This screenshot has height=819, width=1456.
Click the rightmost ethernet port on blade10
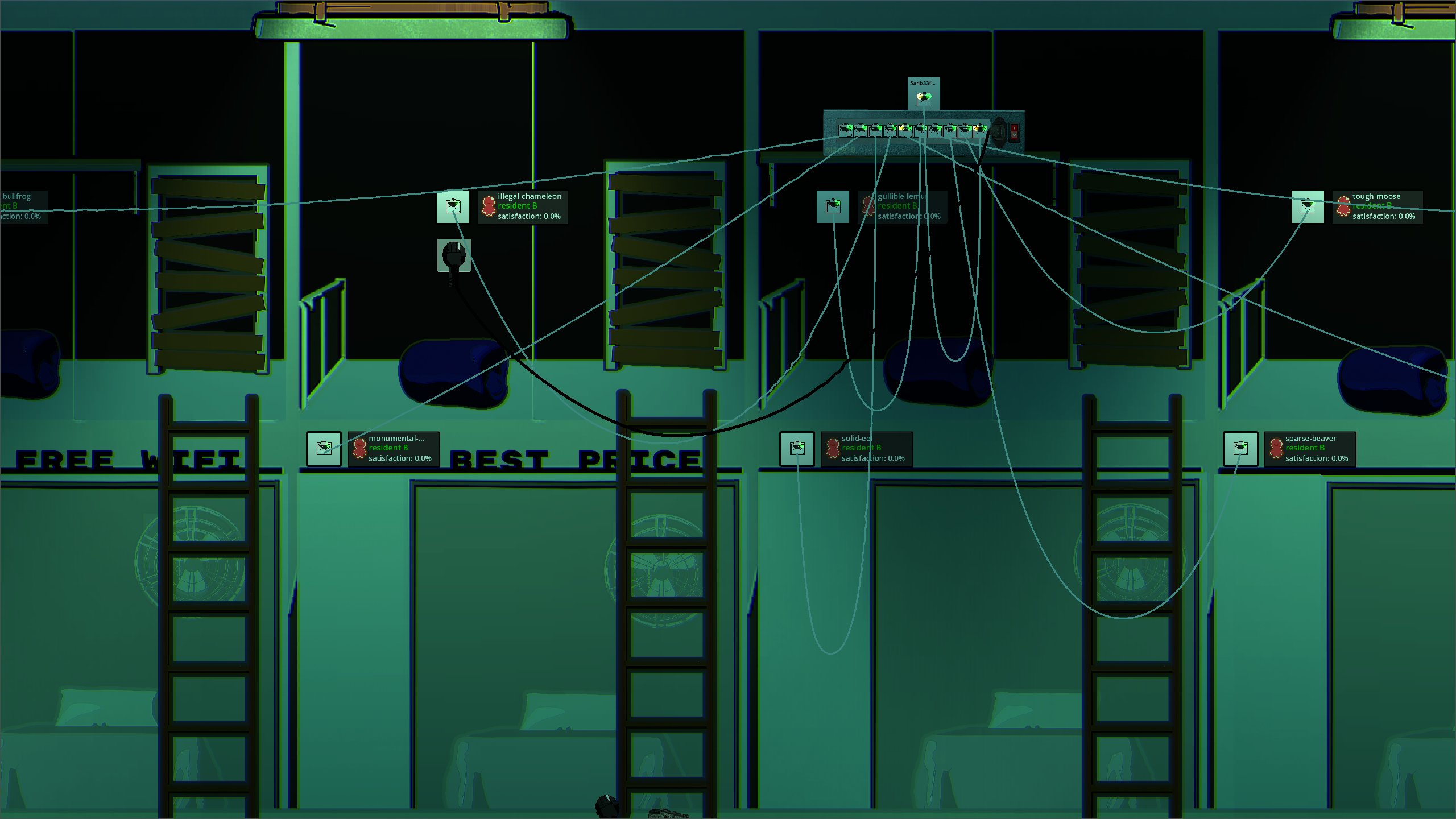980,131
